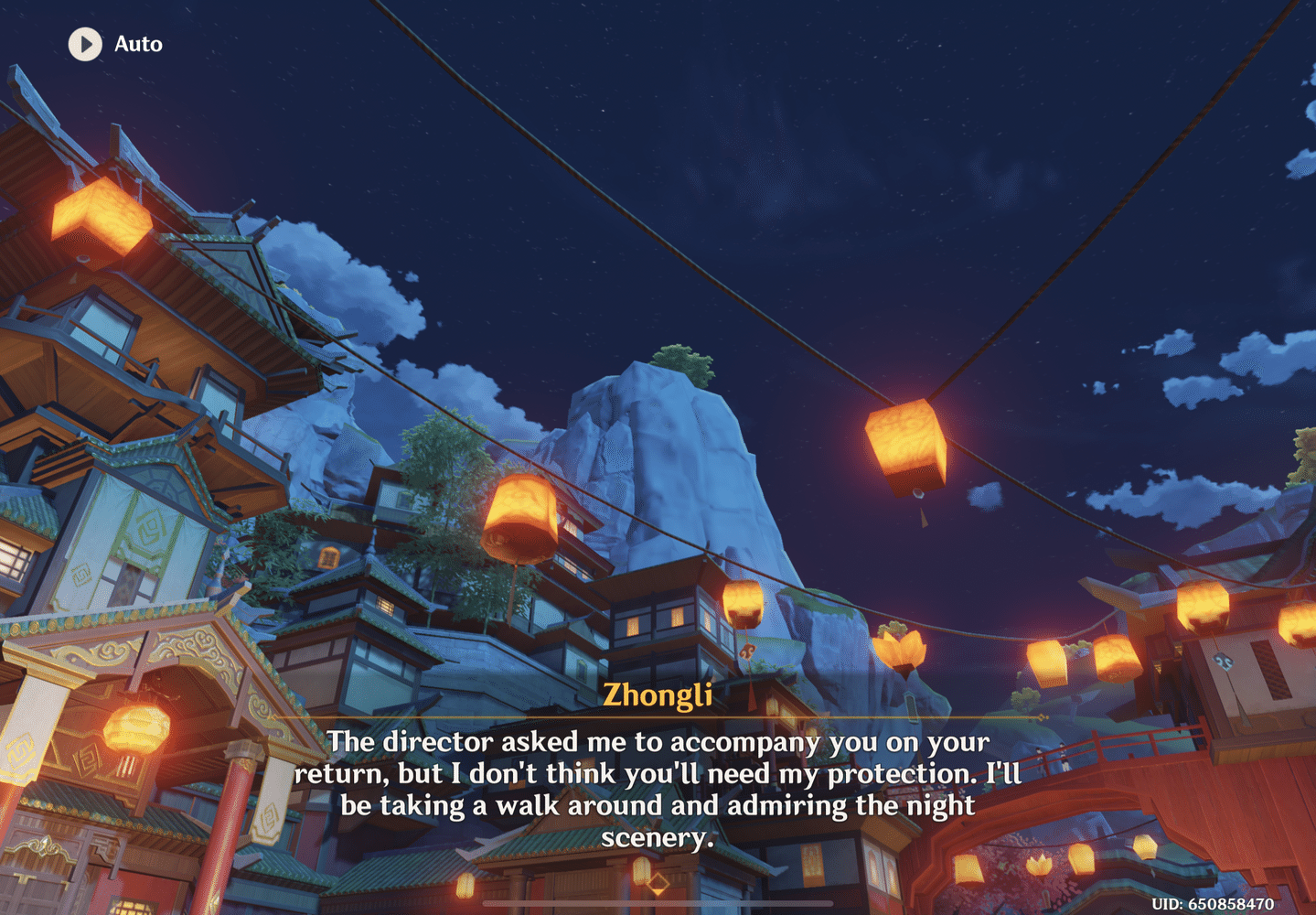Click the Zhongli name label

[658, 695]
